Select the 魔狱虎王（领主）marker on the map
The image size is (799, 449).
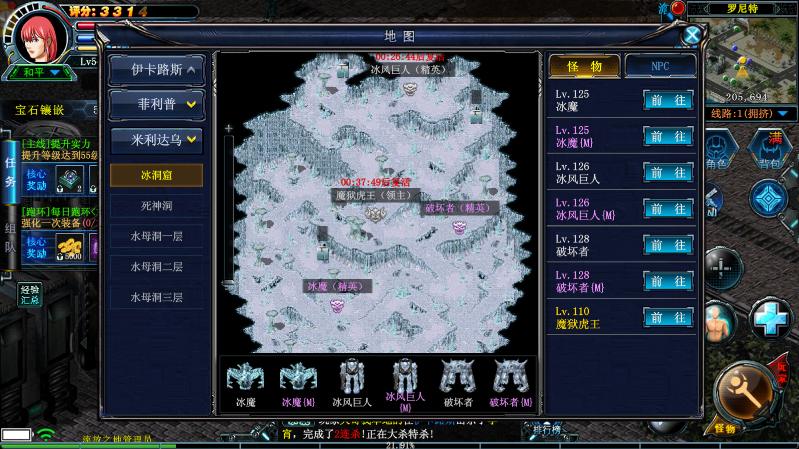click(375, 212)
